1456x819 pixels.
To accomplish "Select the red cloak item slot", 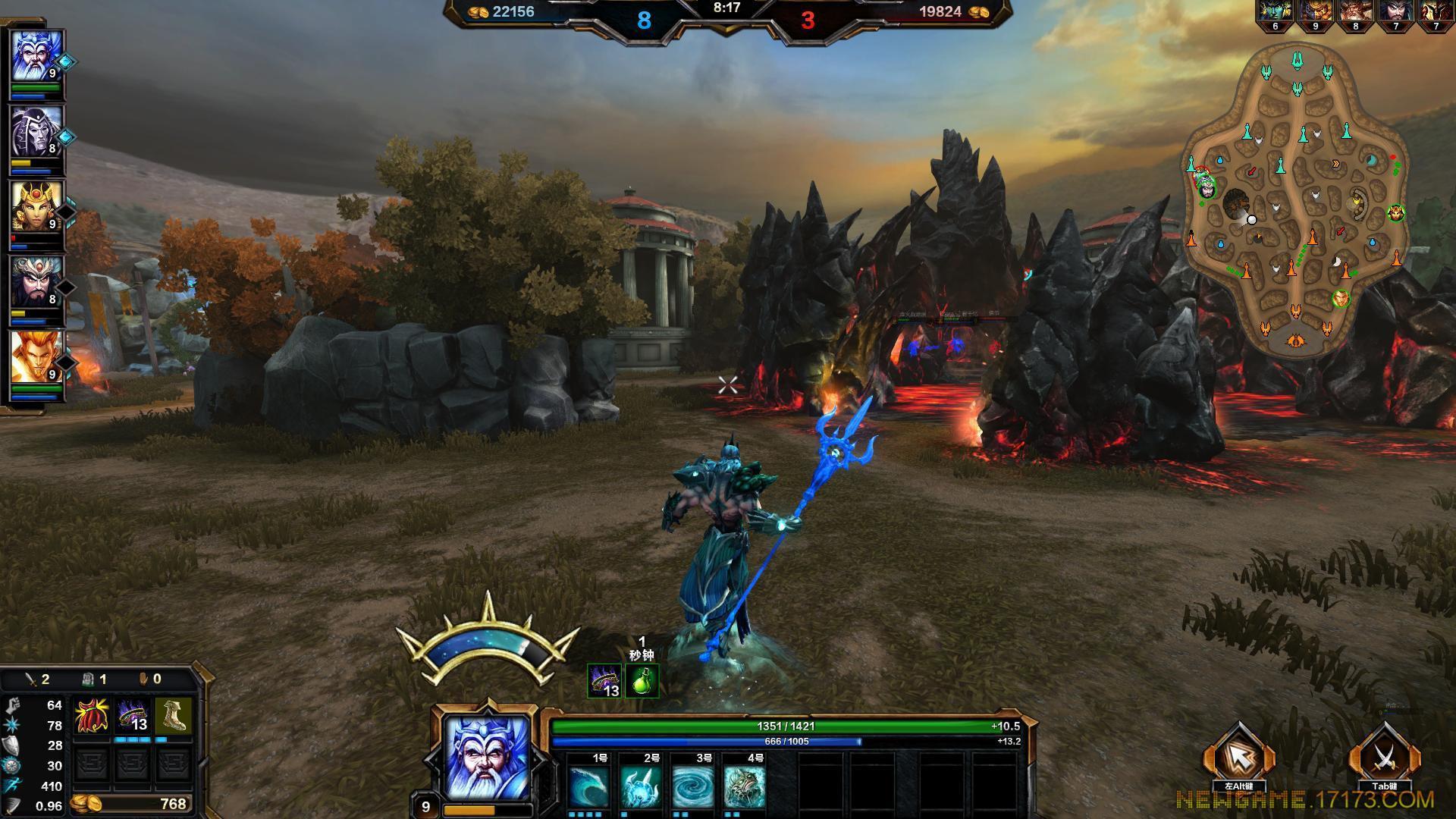I will [x=91, y=717].
